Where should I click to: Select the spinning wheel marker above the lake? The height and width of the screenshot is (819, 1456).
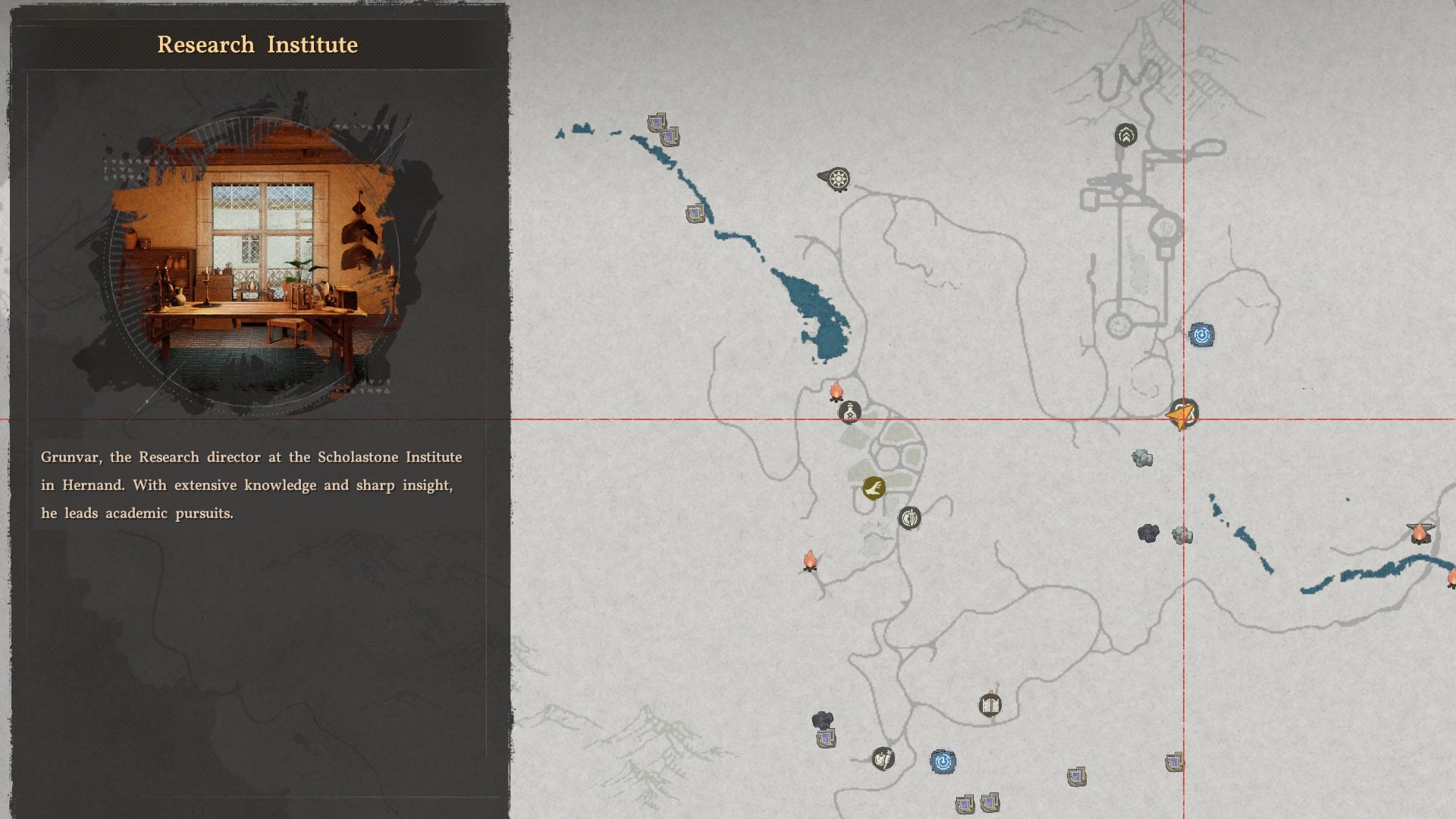(840, 180)
